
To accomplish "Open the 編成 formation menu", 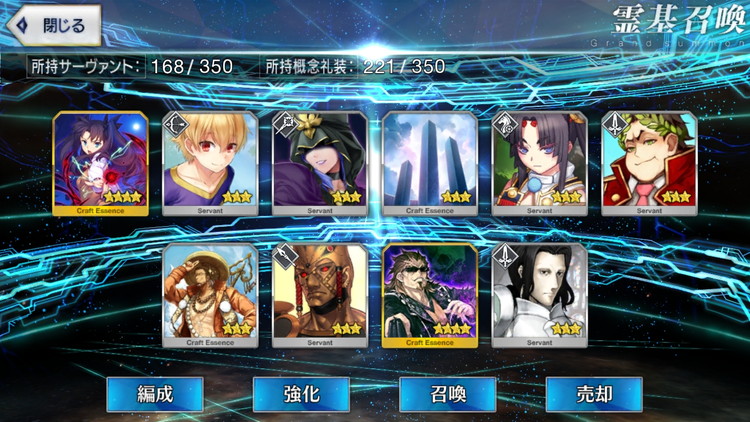I will (x=155, y=394).
